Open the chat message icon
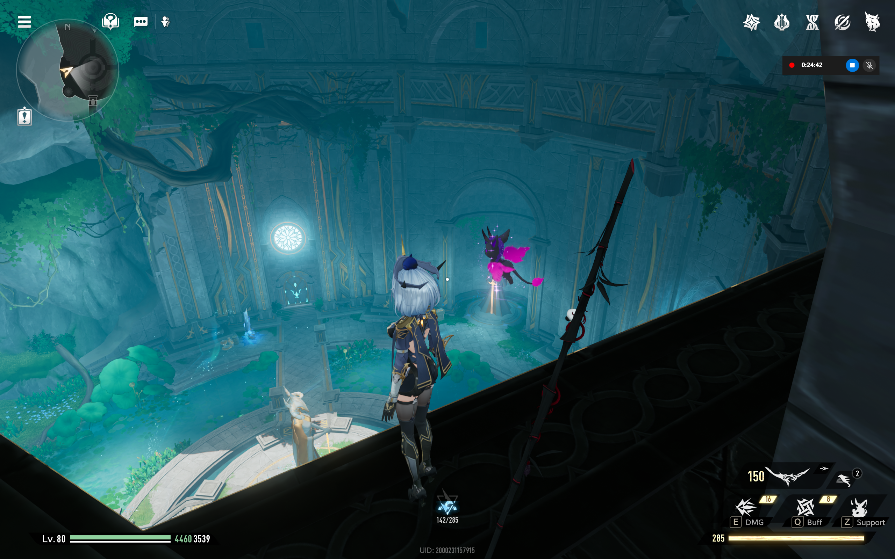Image resolution: width=895 pixels, height=559 pixels. [140, 21]
